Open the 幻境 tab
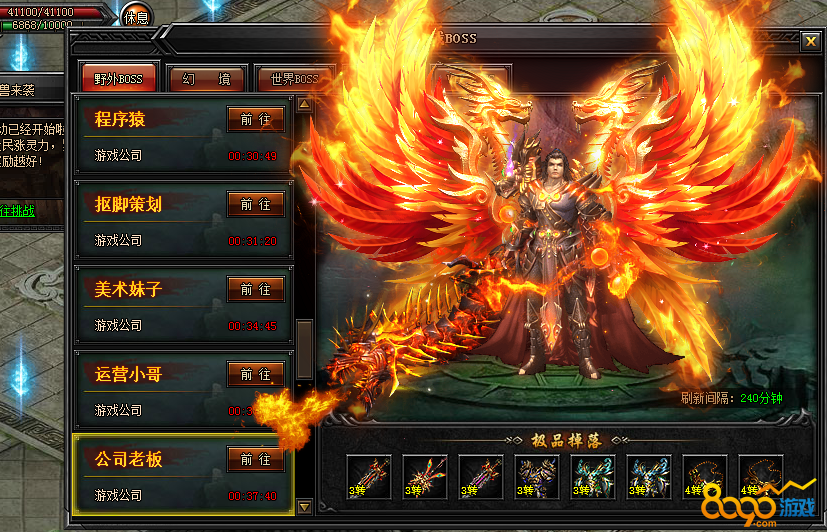Image resolution: width=827 pixels, height=532 pixels. coord(207,79)
